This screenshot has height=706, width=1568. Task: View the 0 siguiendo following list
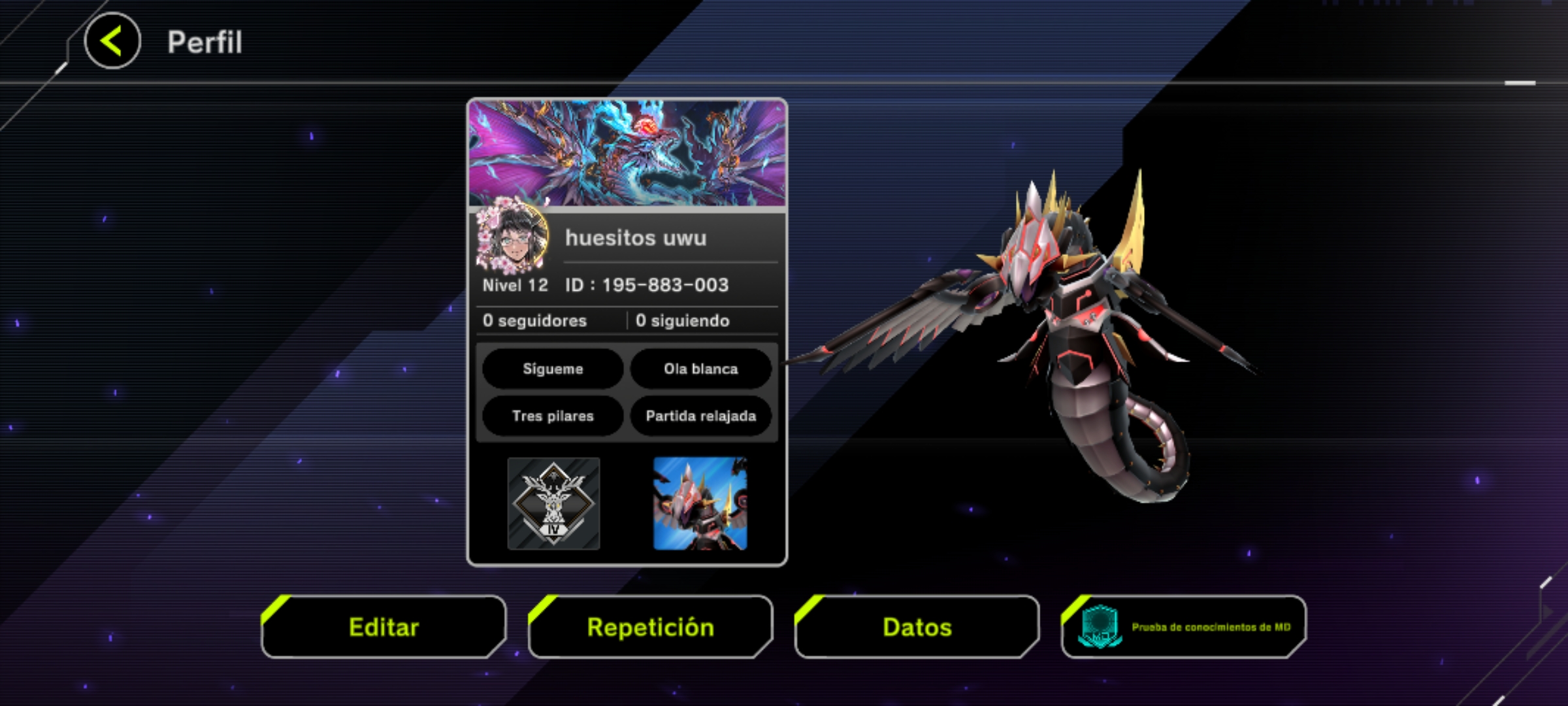coord(682,320)
